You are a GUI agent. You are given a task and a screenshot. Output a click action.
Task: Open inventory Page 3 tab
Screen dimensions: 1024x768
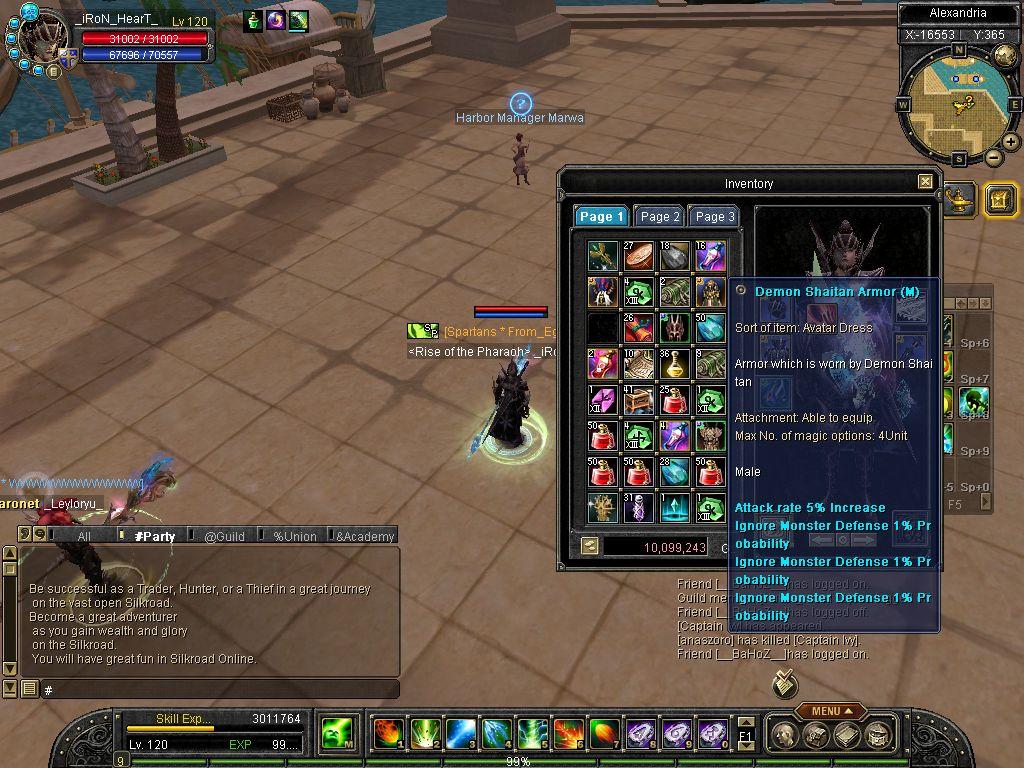pos(715,216)
